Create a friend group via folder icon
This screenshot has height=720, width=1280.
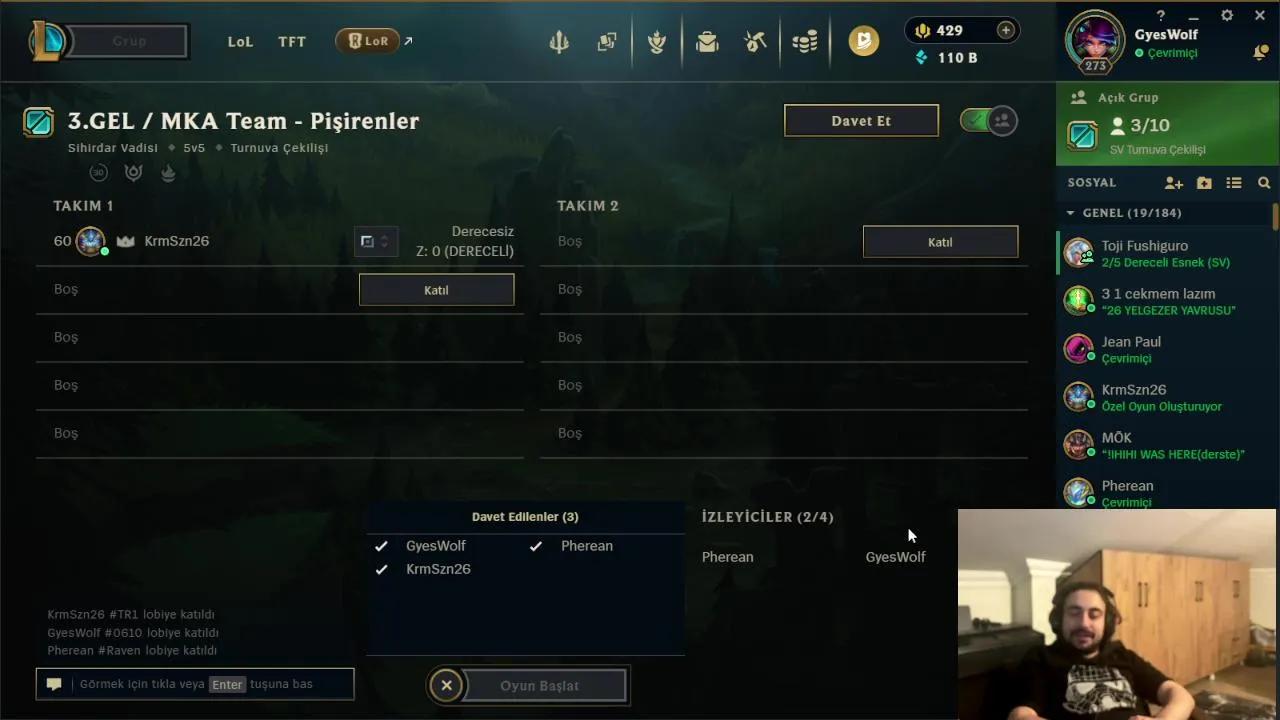pyautogui.click(x=1204, y=183)
